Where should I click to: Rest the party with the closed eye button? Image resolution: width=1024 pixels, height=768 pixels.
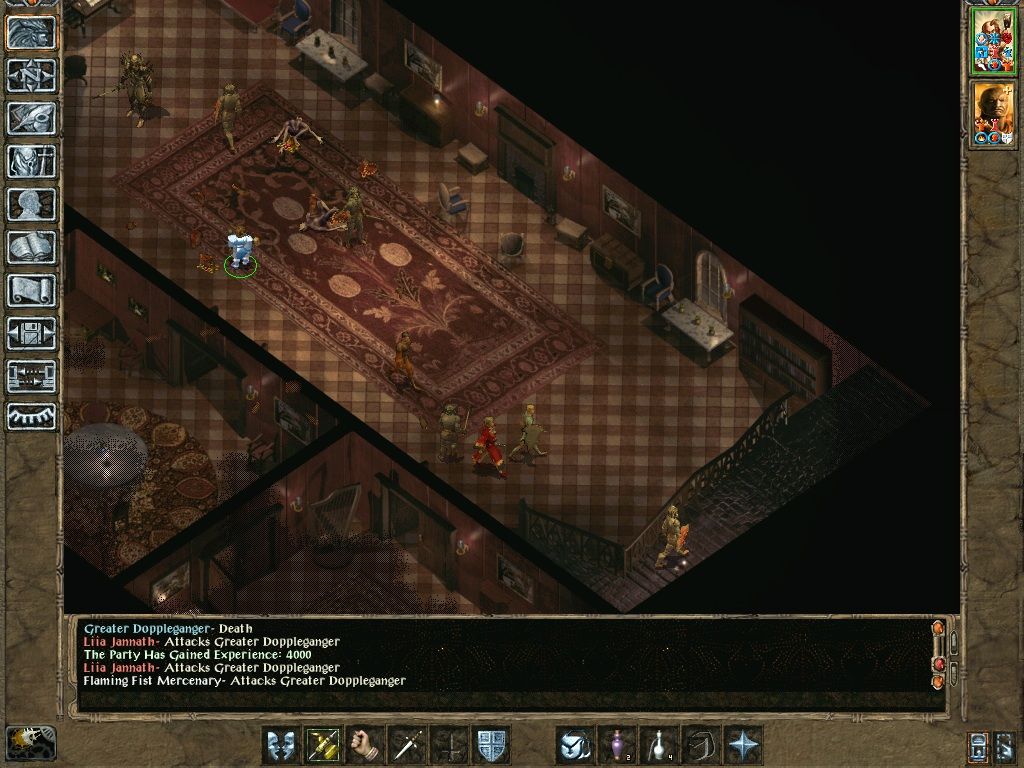tap(32, 415)
